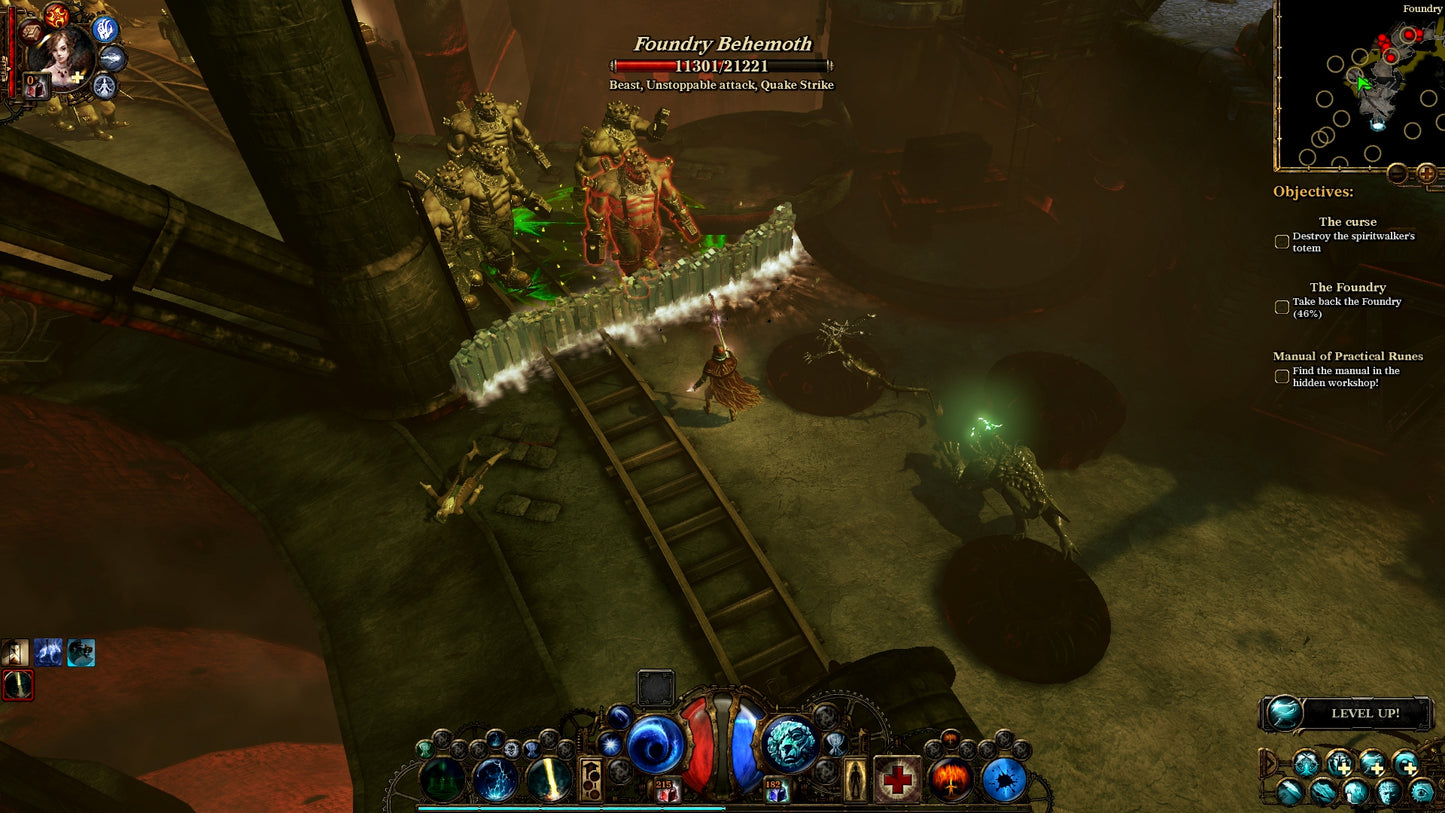Image resolution: width=1445 pixels, height=813 pixels.
Task: Select the blue claw companion behavior icon
Action: pos(105,29)
